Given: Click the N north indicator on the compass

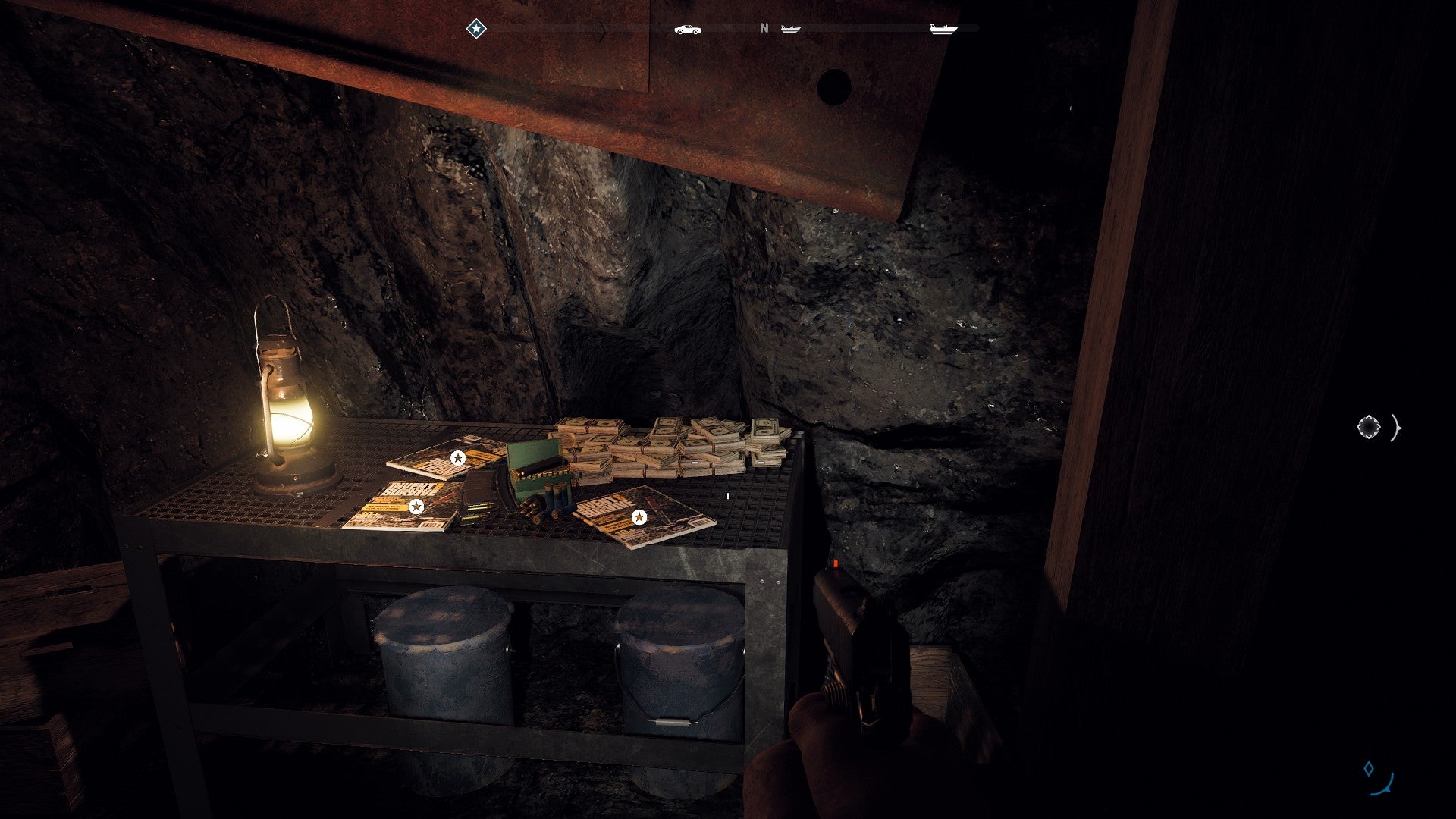Looking at the screenshot, I should (763, 28).
